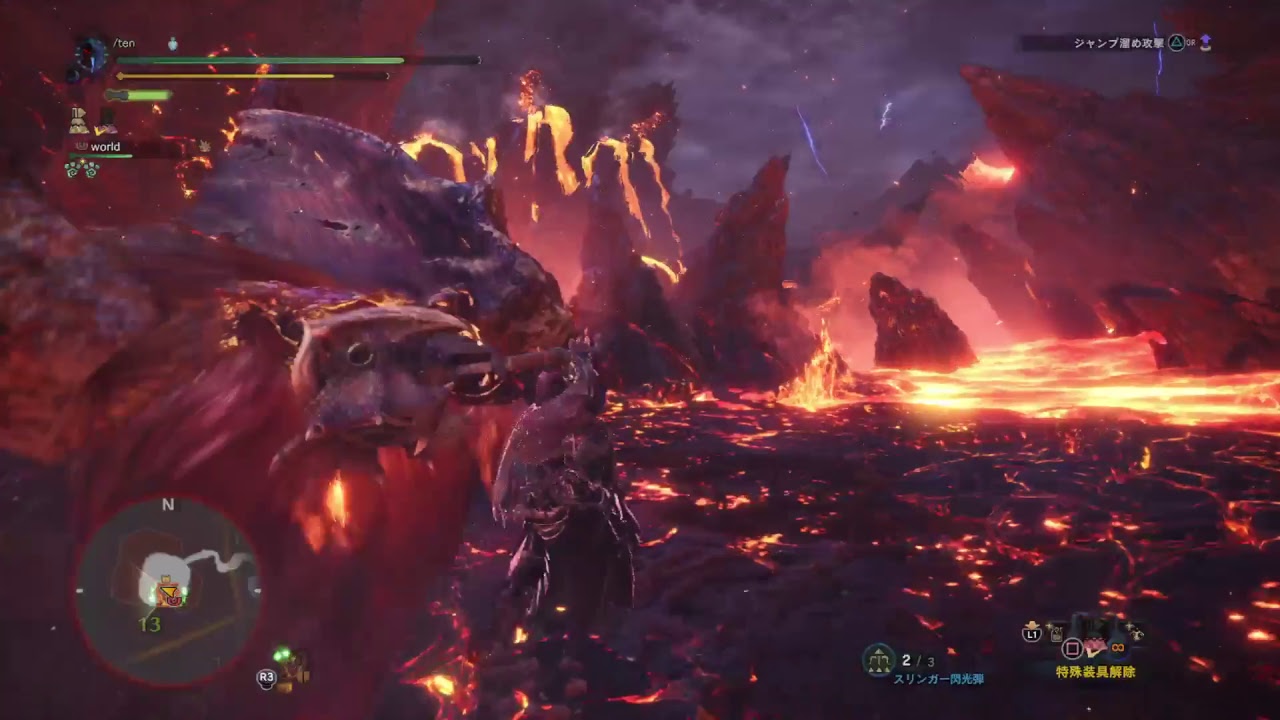Click the N compass marker on the minimap
The image size is (1280, 720).
[168, 505]
